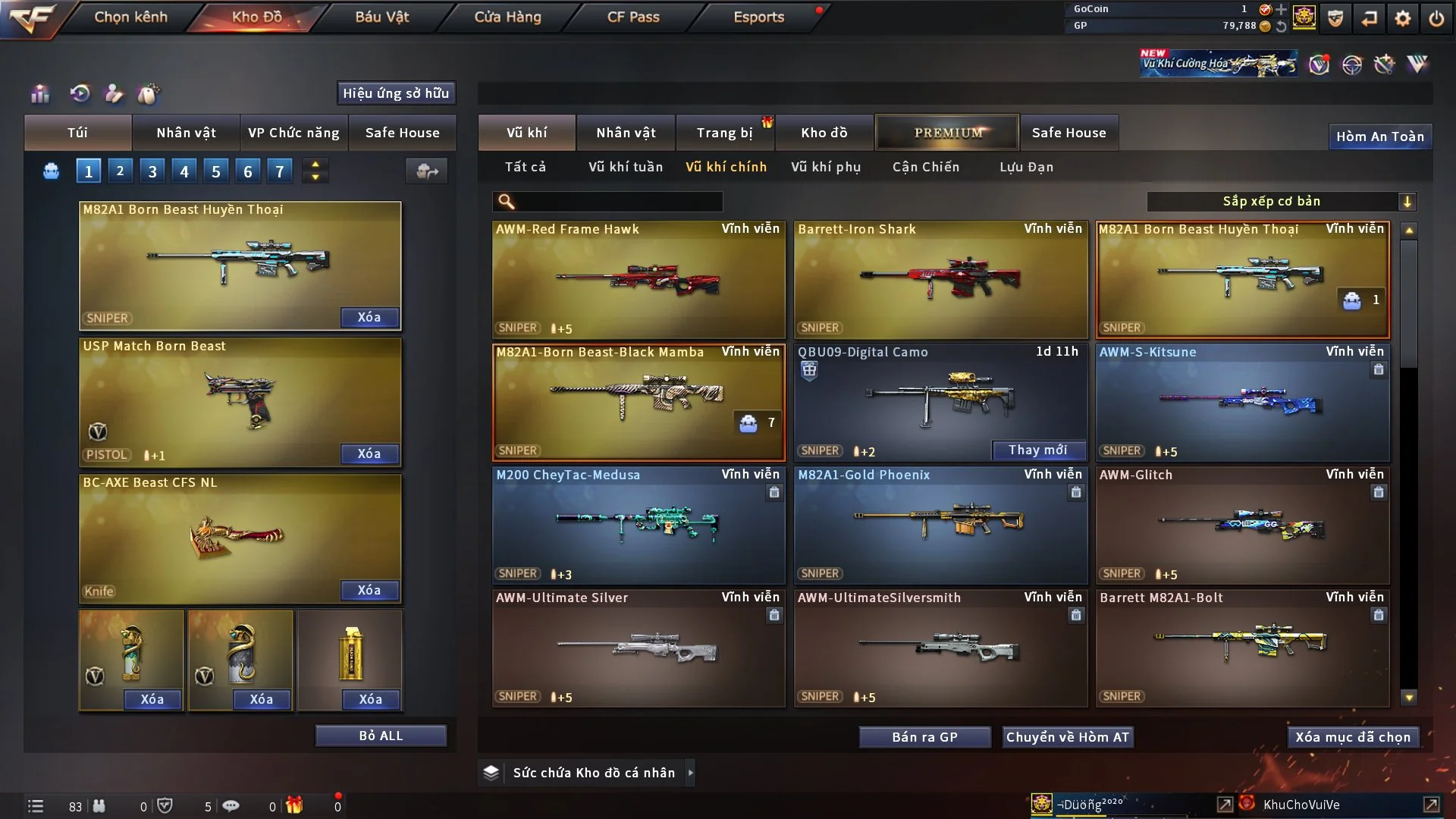
Task: Click the Bán ra GP button
Action: click(x=924, y=737)
